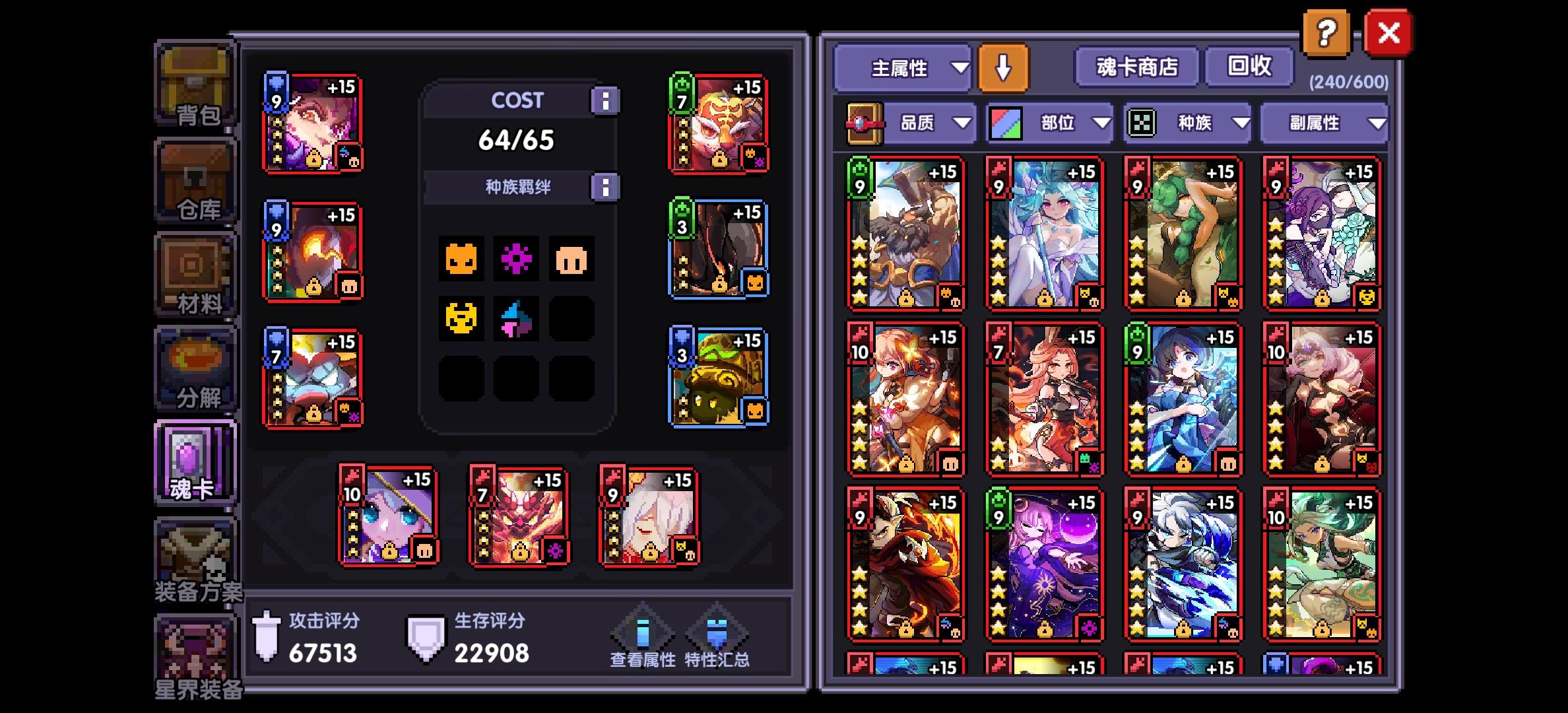The image size is (1568, 713).
Task: Open the 副属性 filter dropdown
Action: pos(1324,123)
